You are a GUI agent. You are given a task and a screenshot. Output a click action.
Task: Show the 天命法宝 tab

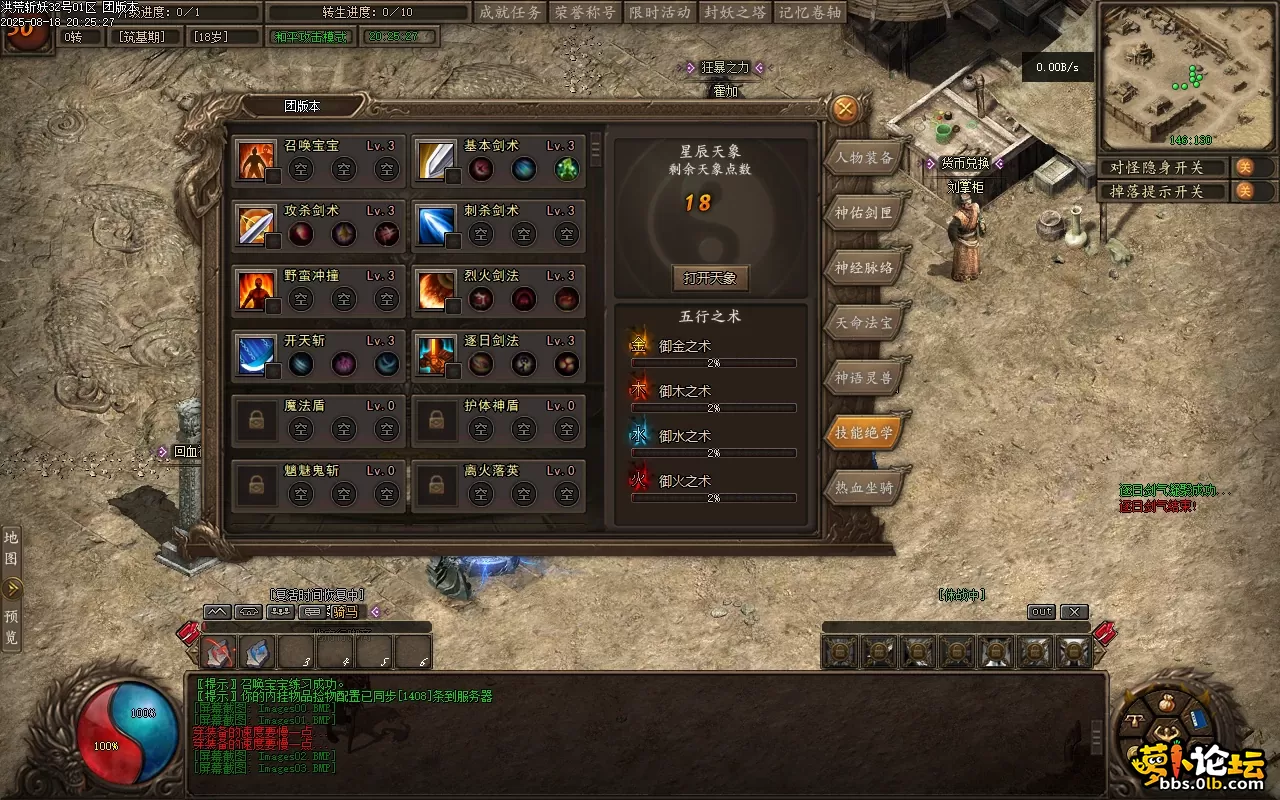pos(863,323)
